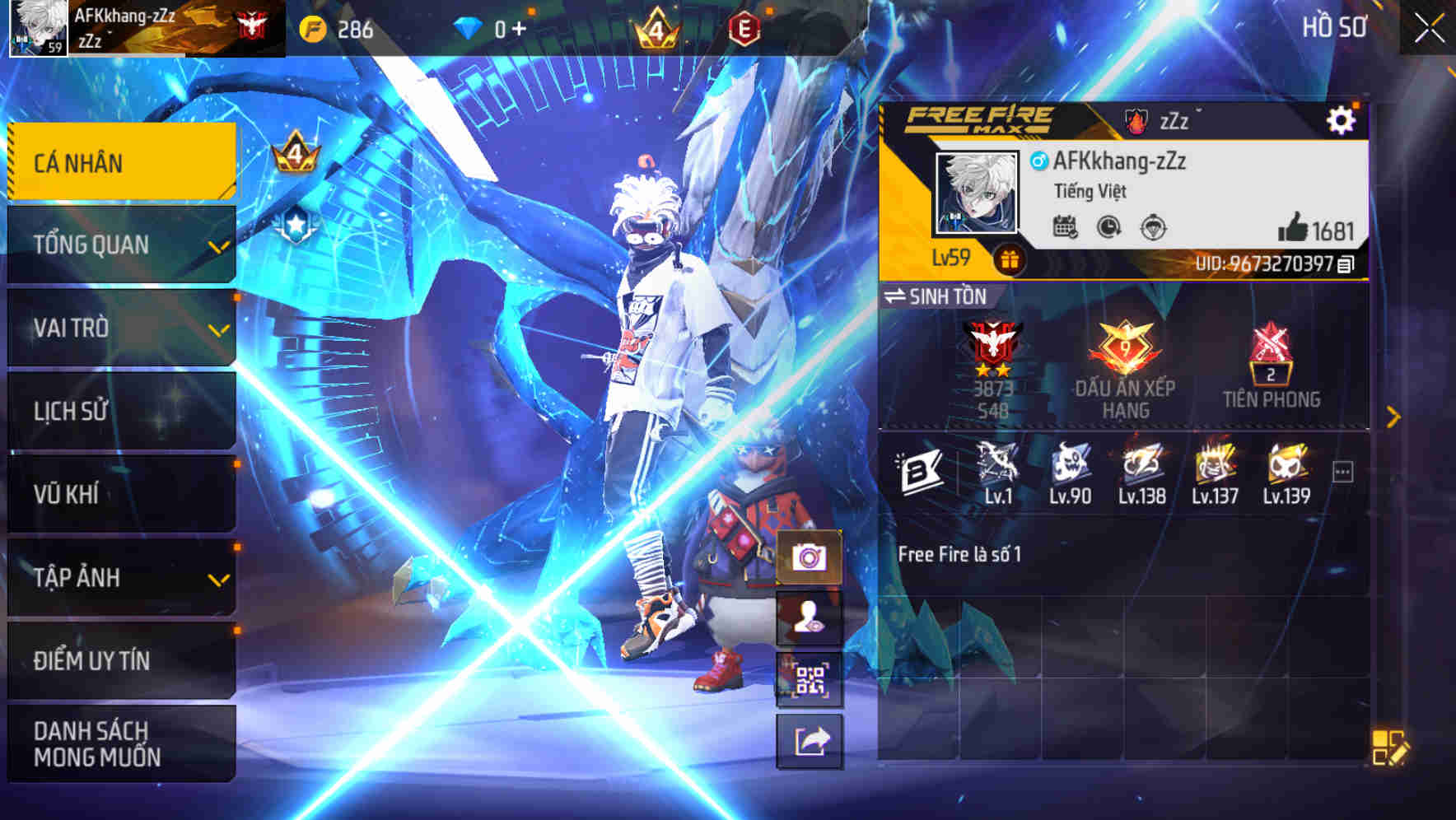Open ĐIỂM UY TÍN page
1456x820 pixels.
120,660
